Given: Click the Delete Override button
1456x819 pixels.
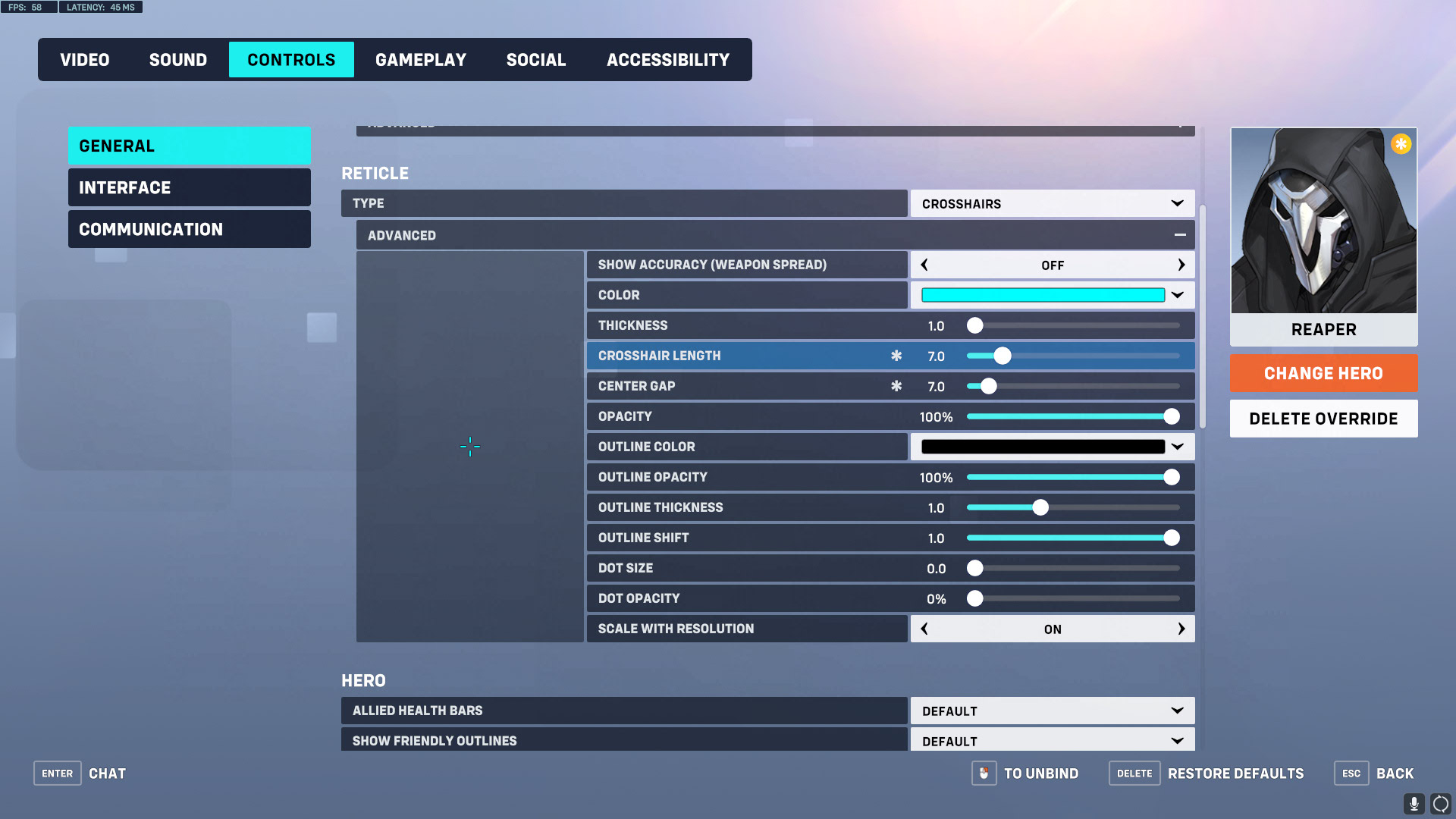Looking at the screenshot, I should pyautogui.click(x=1323, y=418).
